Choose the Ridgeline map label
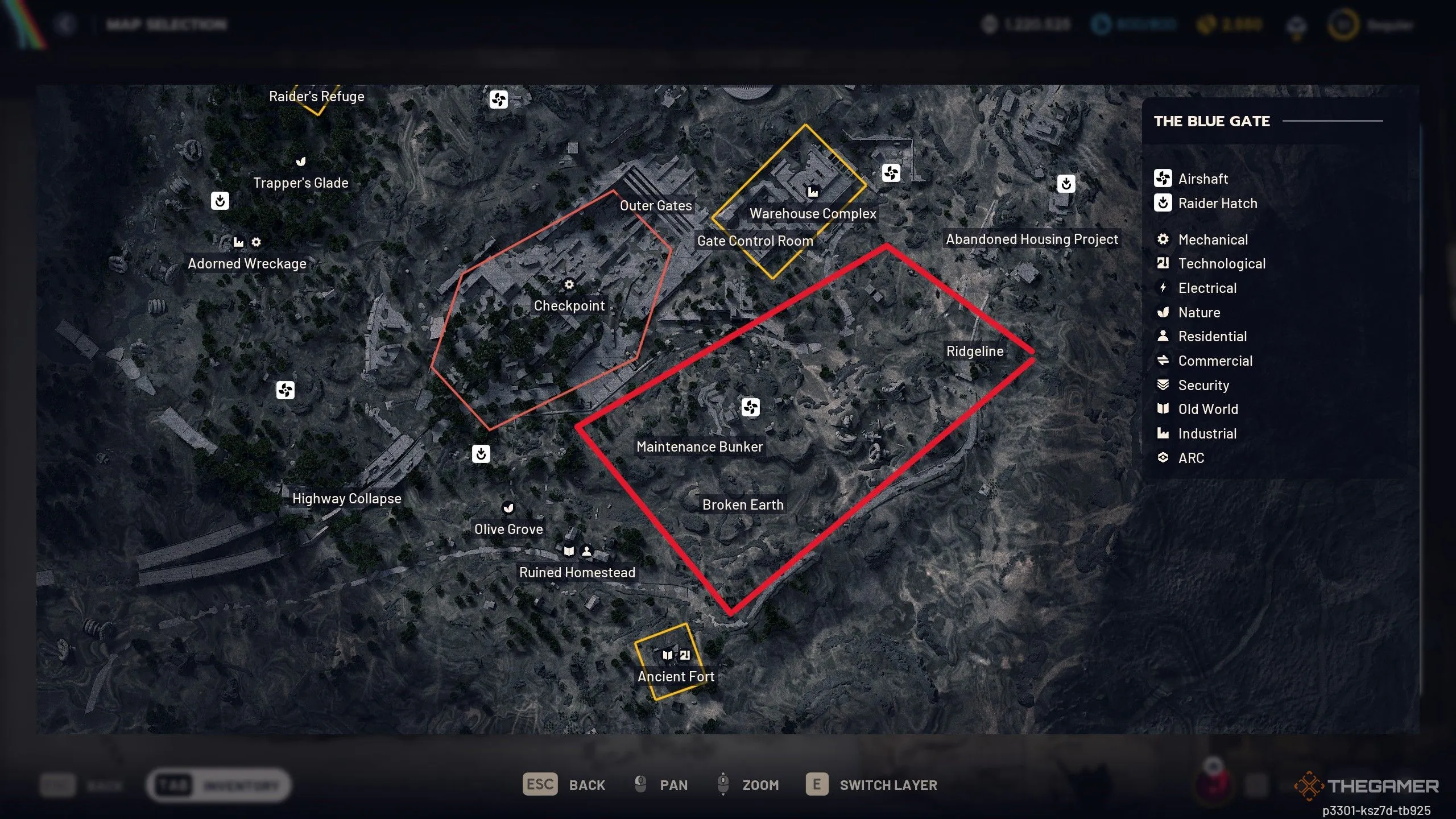Image resolution: width=1456 pixels, height=819 pixels. pos(975,351)
